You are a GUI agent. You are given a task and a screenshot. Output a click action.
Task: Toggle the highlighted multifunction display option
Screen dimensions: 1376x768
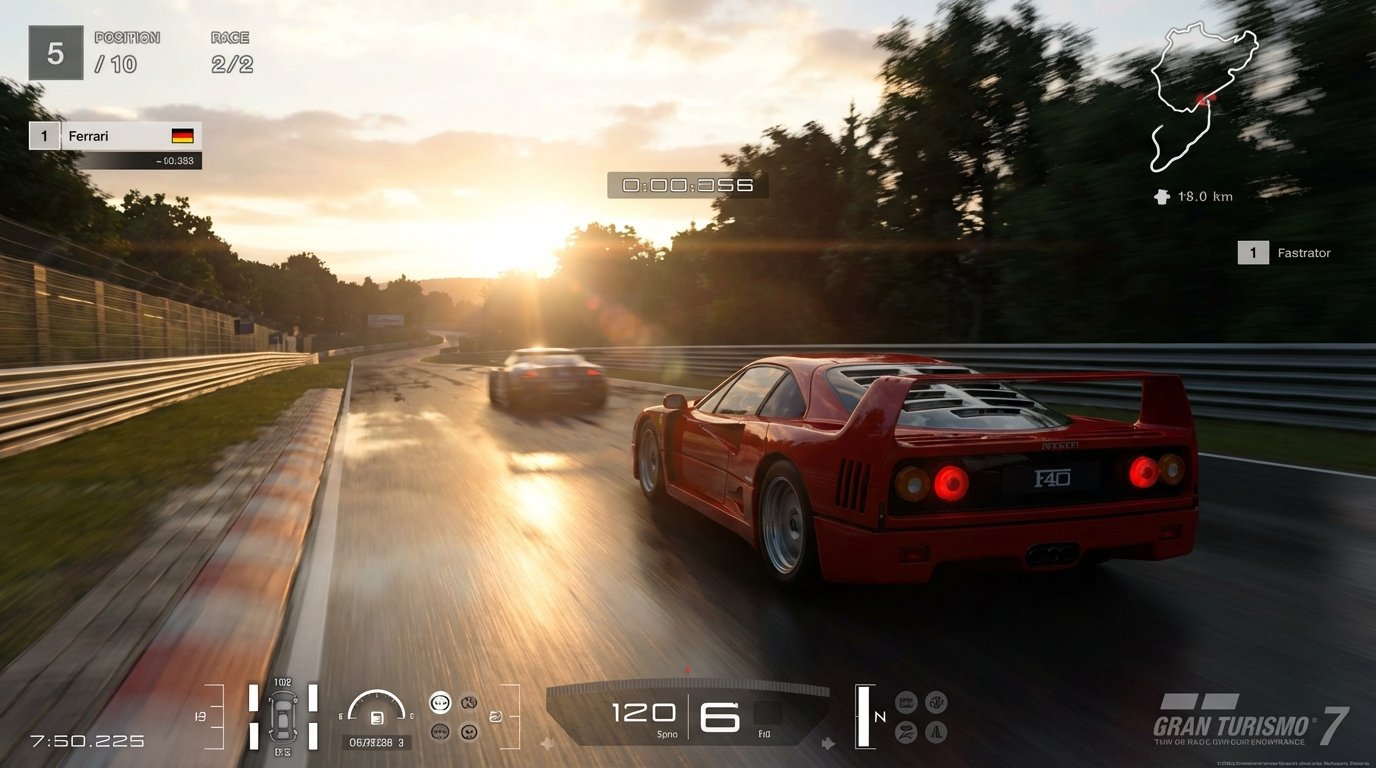click(441, 701)
